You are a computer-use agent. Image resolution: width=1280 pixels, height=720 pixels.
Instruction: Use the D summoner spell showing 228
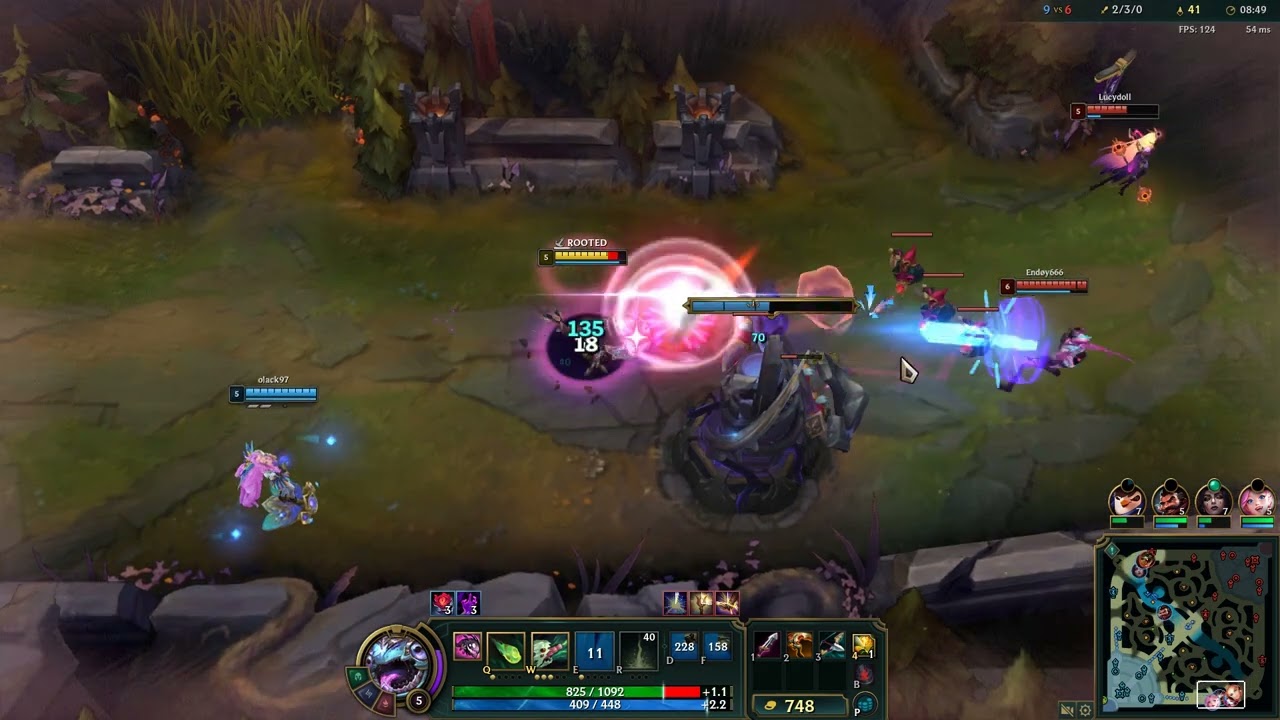click(684, 647)
